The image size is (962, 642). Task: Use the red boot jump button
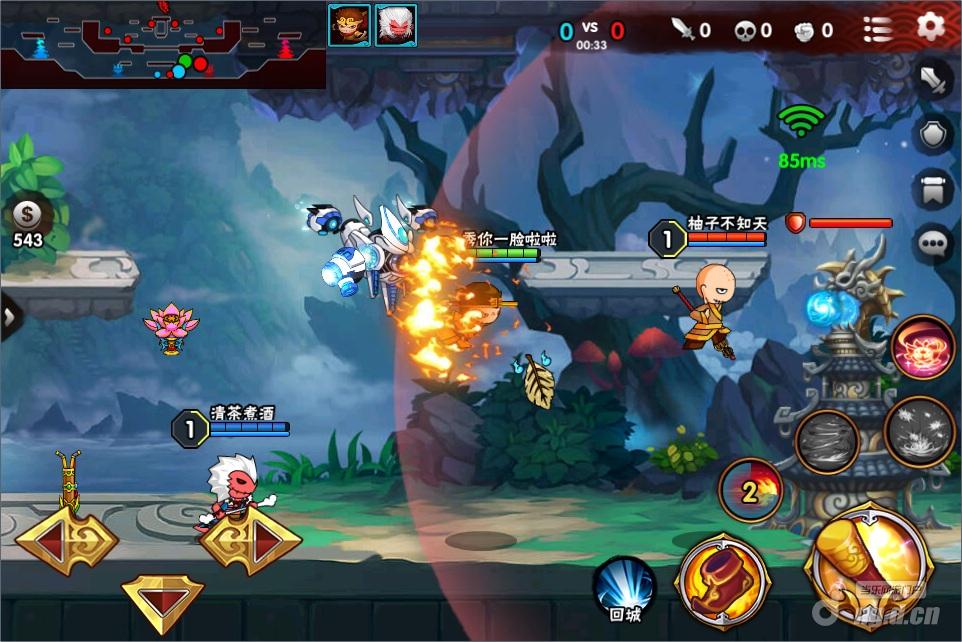click(x=722, y=581)
